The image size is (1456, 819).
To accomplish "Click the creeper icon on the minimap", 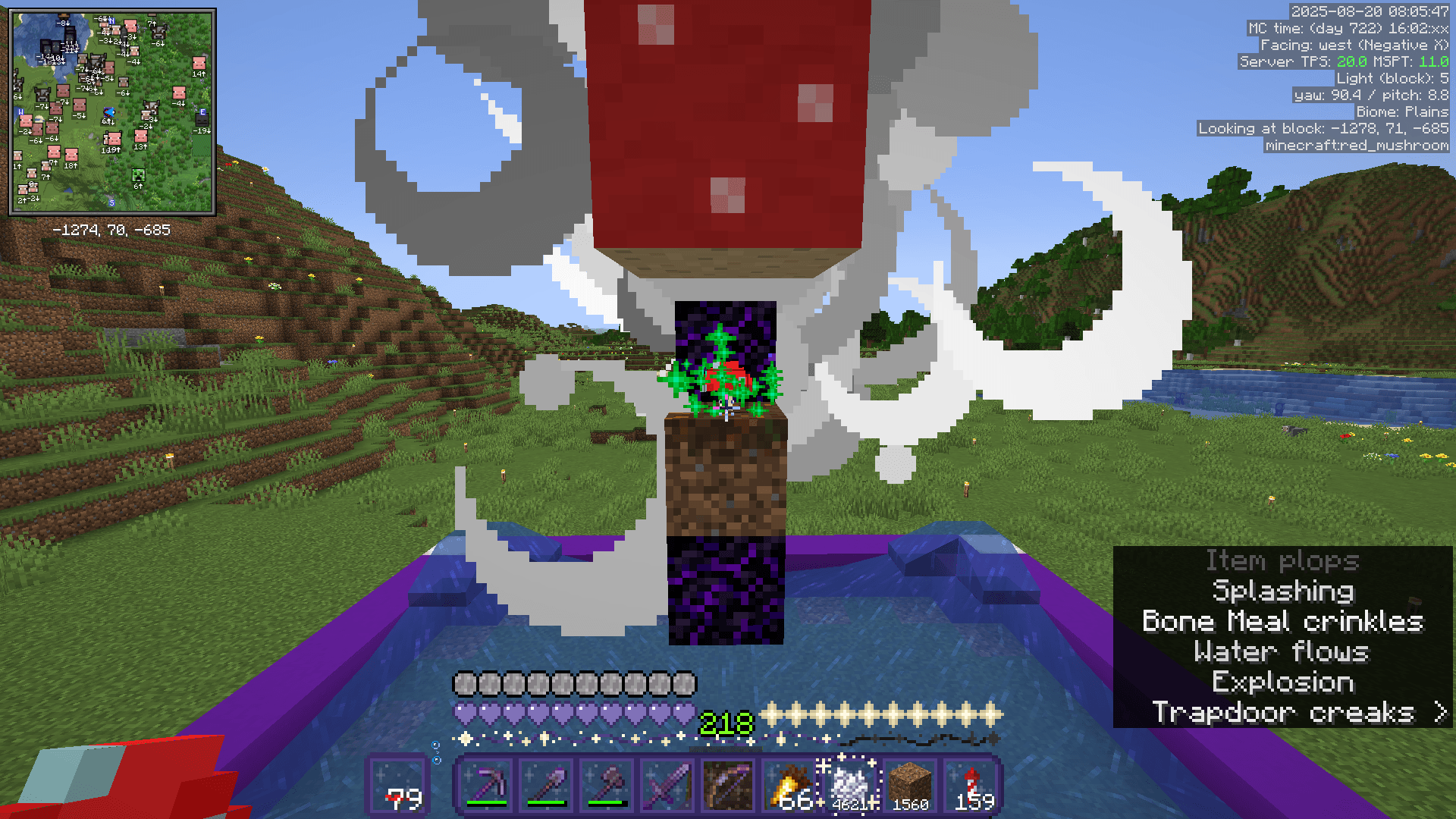I will click(x=138, y=177).
